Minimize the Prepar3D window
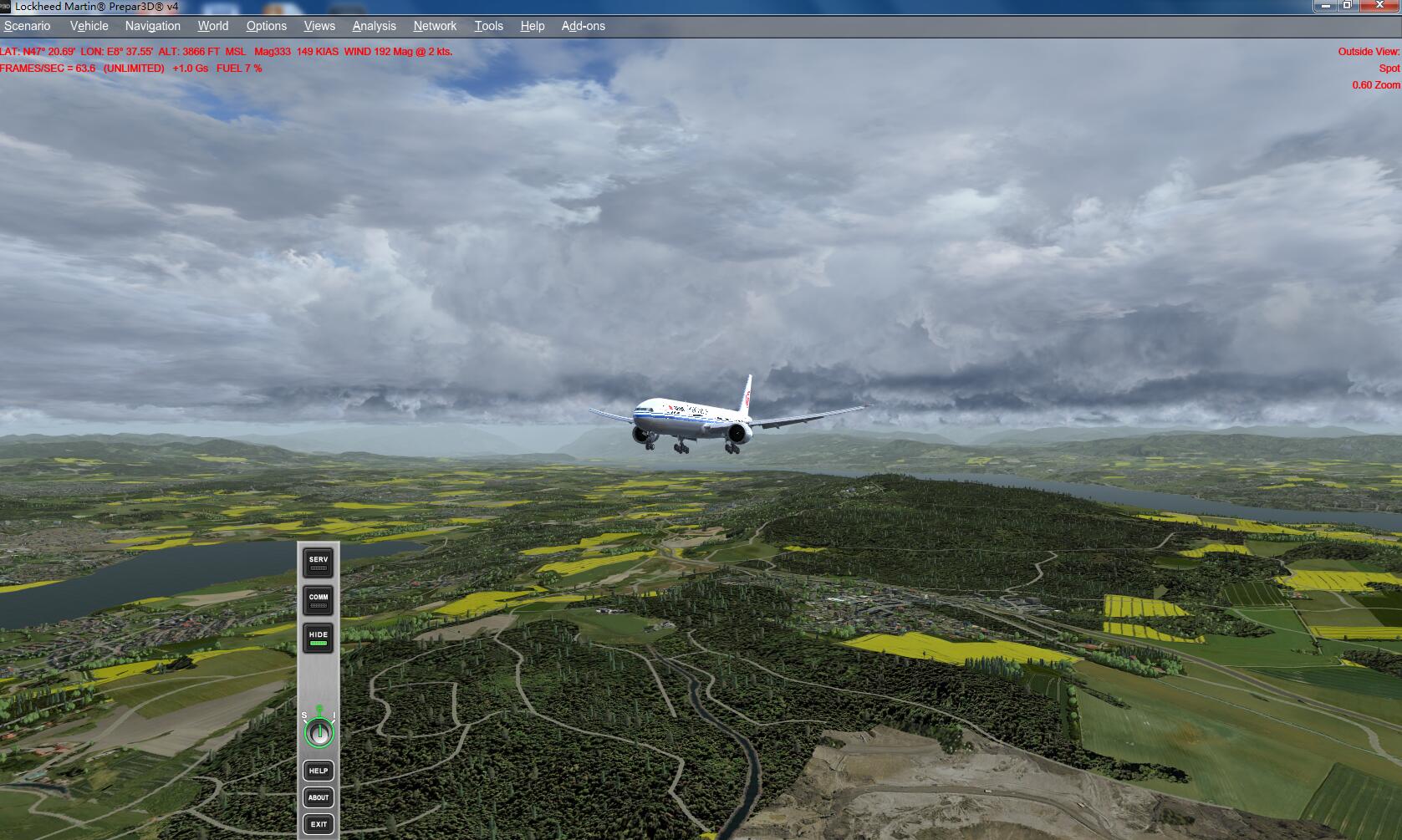The image size is (1402, 840). coord(1326,6)
